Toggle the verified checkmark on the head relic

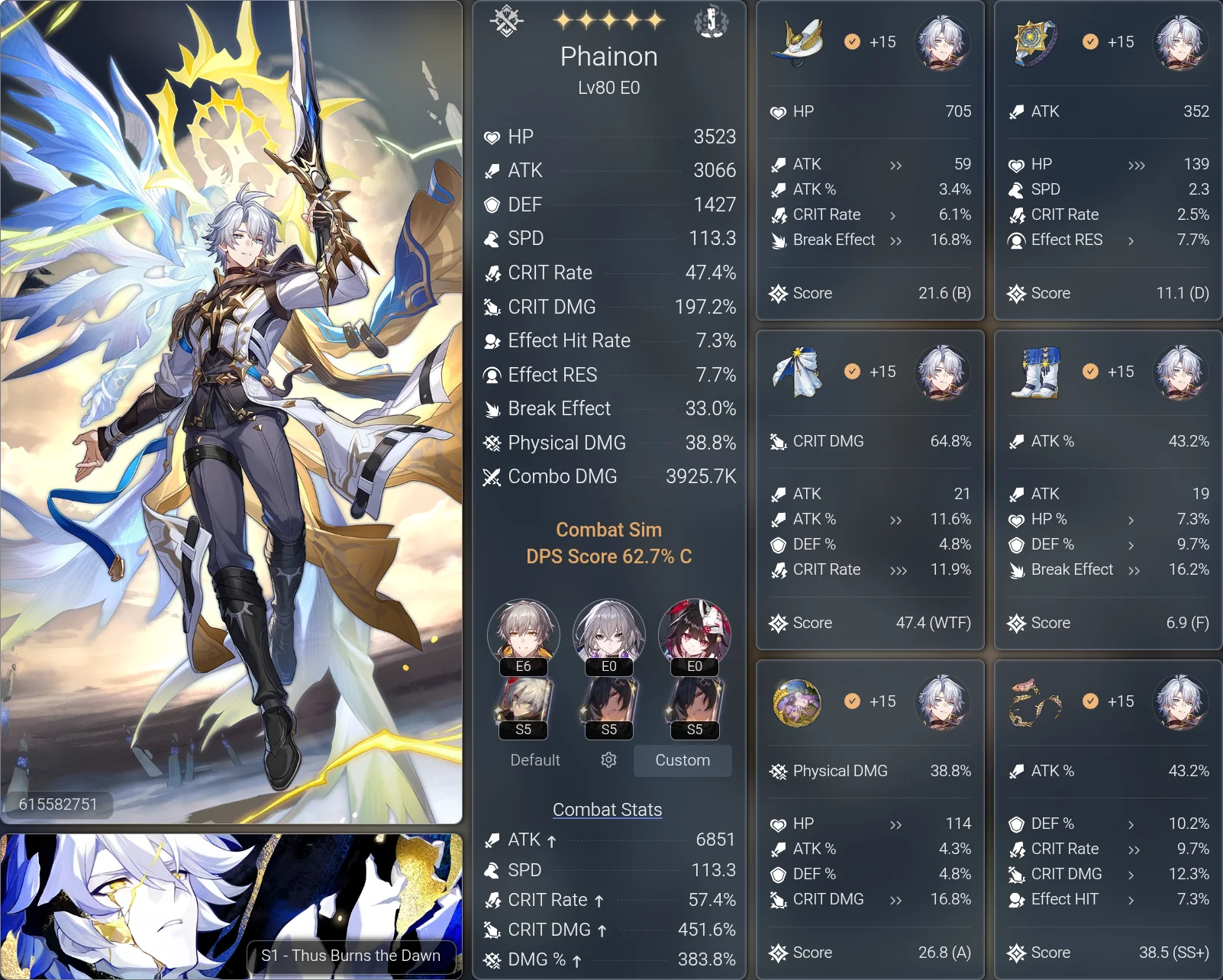[852, 42]
